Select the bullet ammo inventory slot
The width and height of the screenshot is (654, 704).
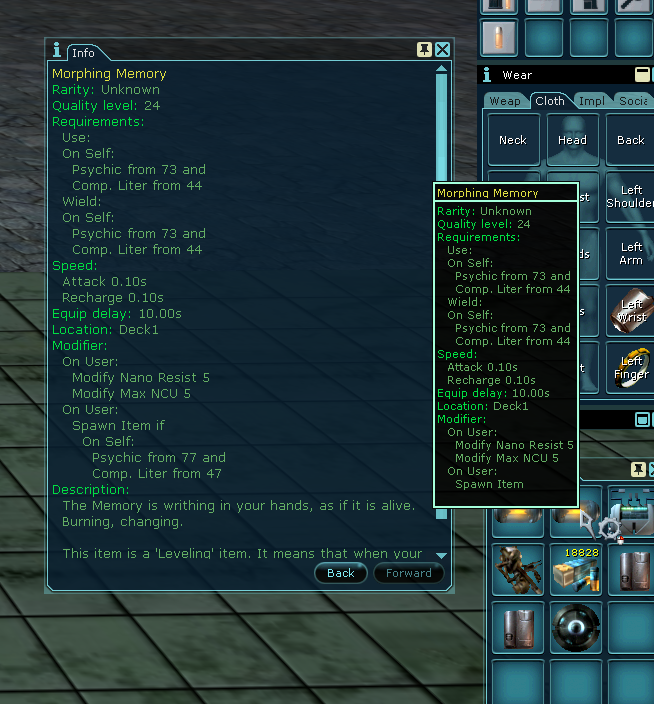(x=500, y=38)
